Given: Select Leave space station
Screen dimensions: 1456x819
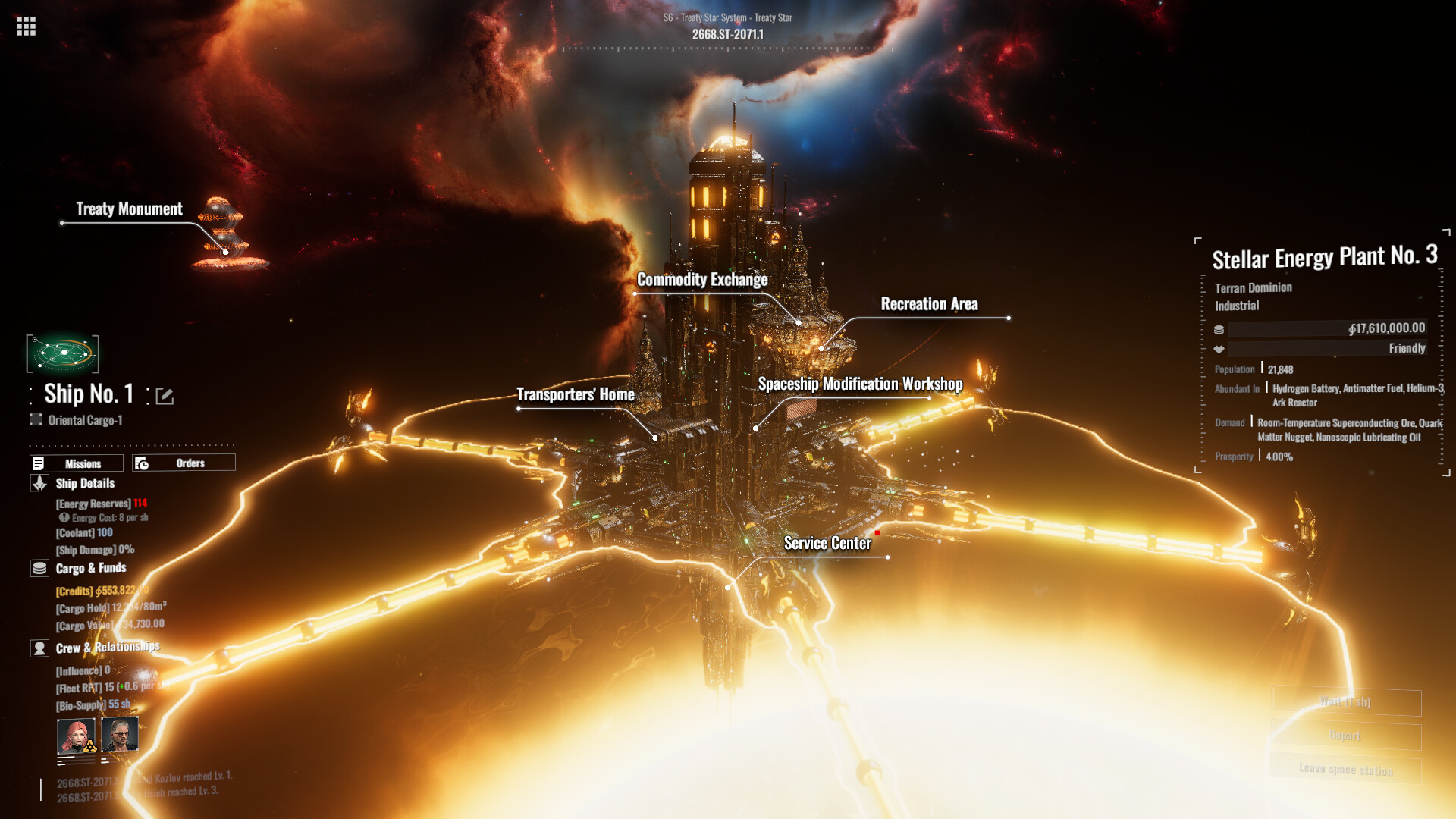Looking at the screenshot, I should tap(1345, 769).
